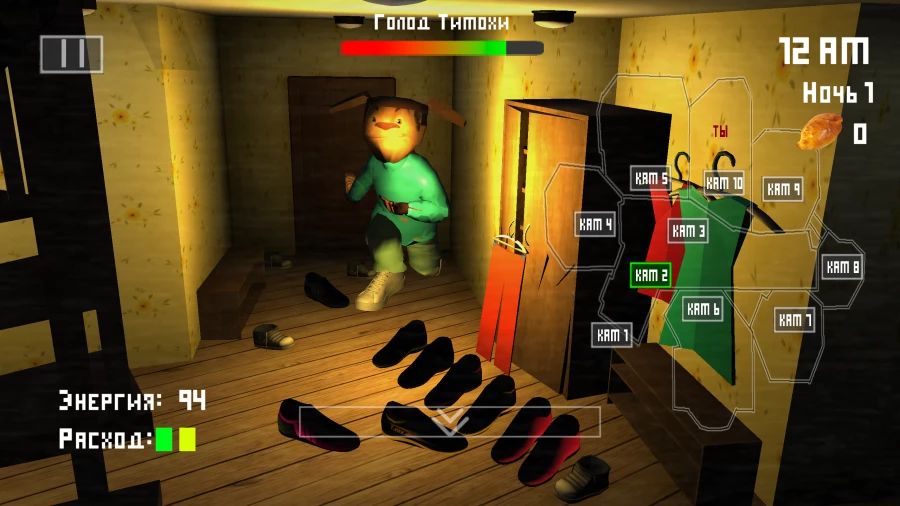Image resolution: width=900 pixels, height=506 pixels.
Task: Pause the game with the pause button
Action: (71, 54)
